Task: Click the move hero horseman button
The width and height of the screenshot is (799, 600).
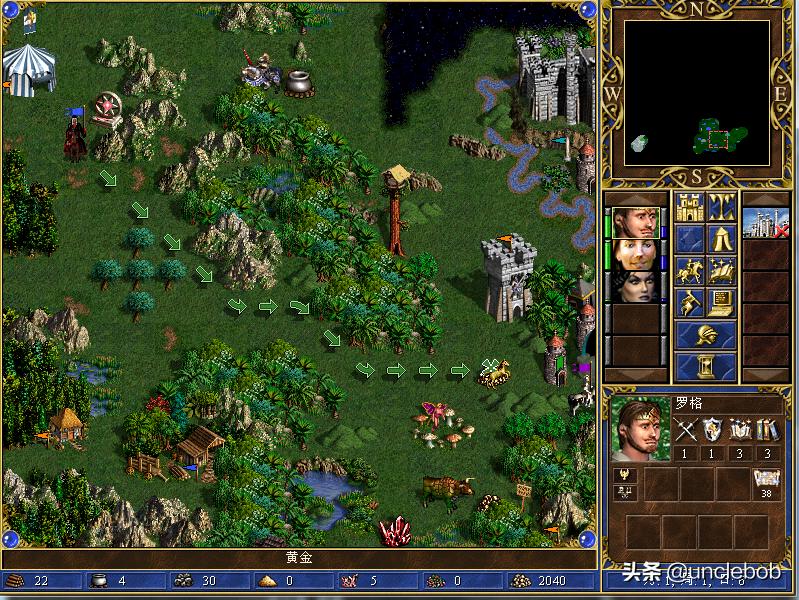Action: pos(690,271)
